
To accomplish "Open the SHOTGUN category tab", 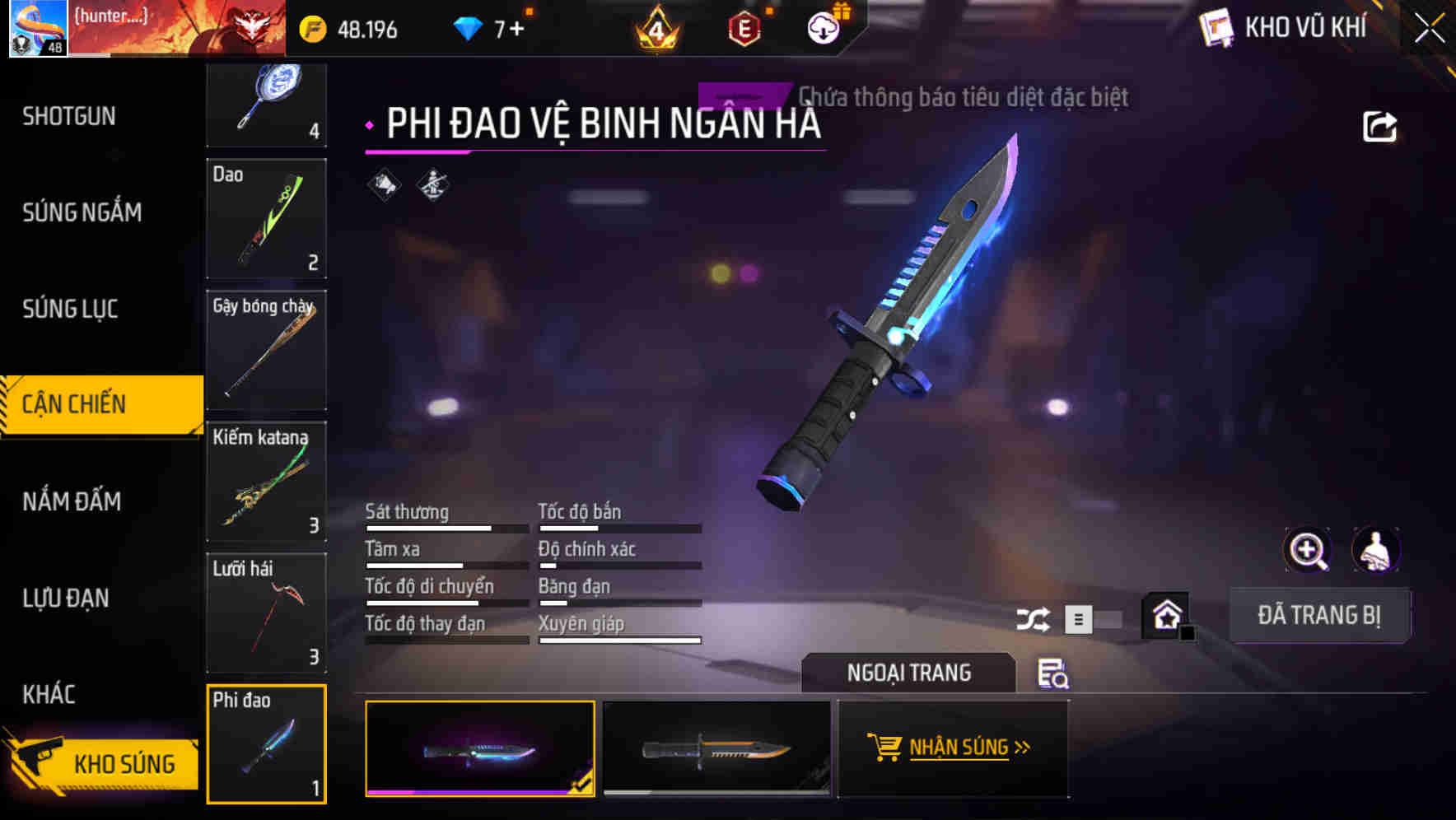I will click(68, 116).
